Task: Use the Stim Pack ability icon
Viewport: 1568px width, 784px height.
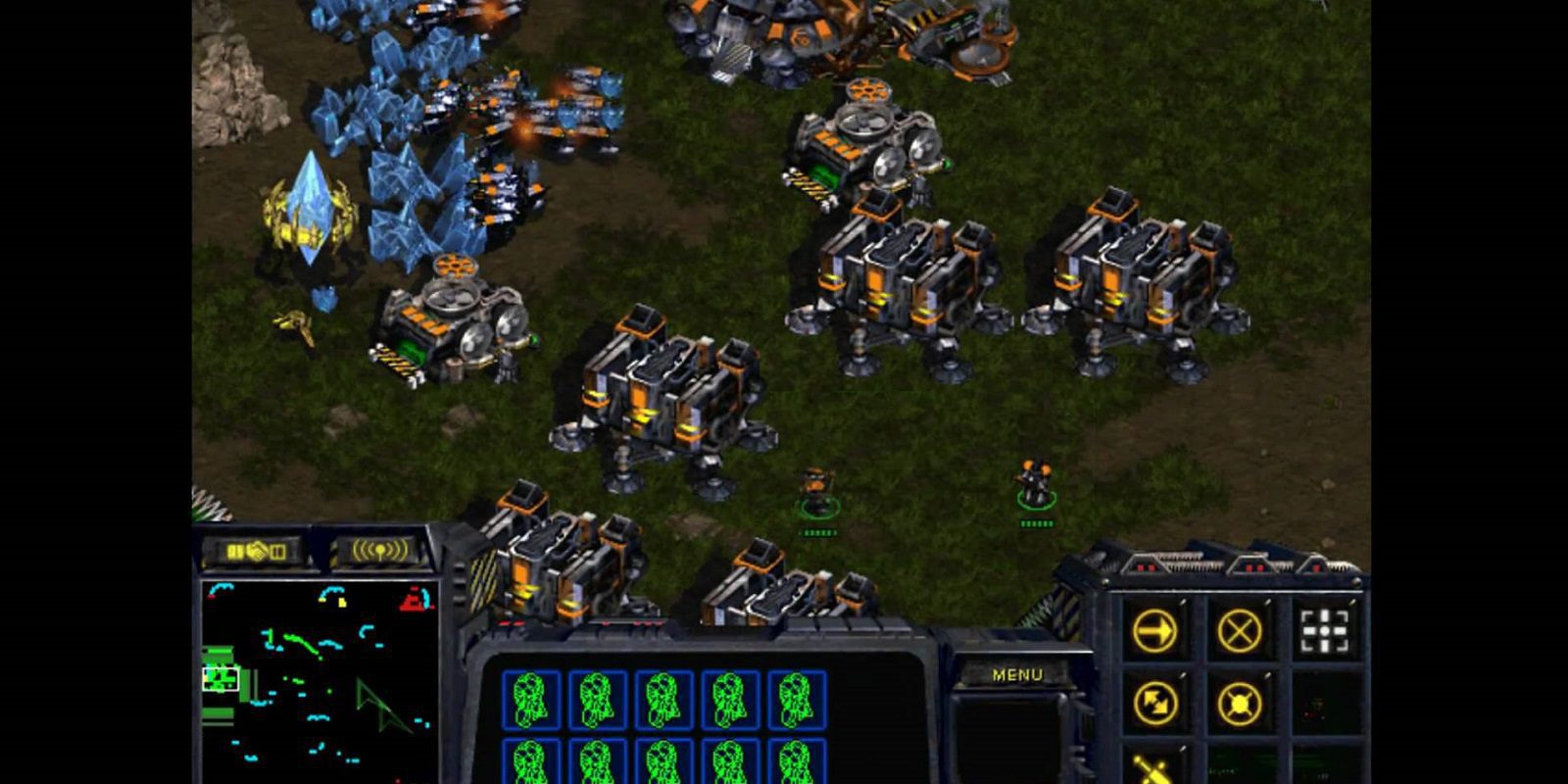Action: pyautogui.click(x=1154, y=770)
